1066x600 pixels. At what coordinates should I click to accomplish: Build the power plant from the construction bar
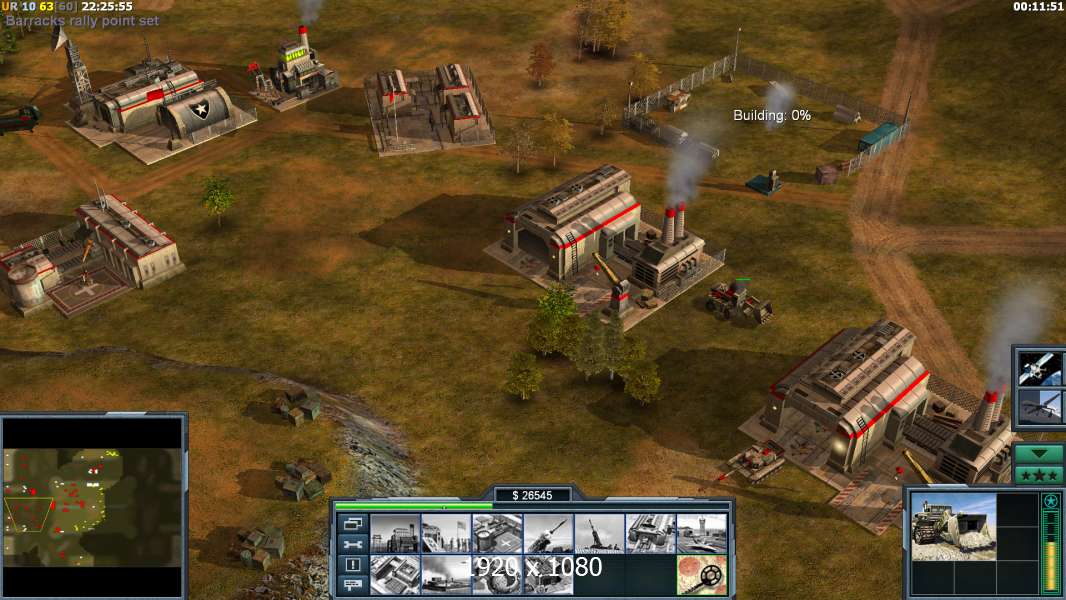[394, 533]
